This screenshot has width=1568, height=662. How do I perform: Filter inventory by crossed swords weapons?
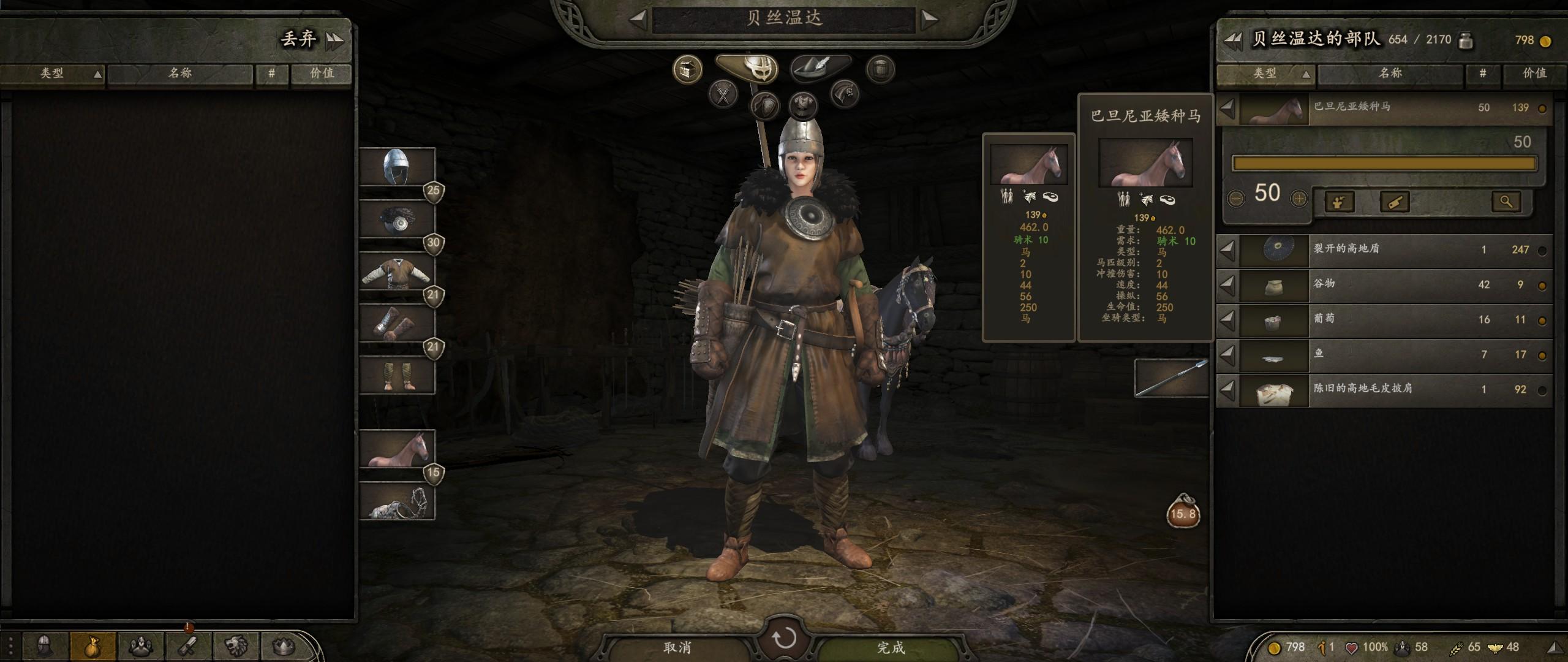click(723, 95)
